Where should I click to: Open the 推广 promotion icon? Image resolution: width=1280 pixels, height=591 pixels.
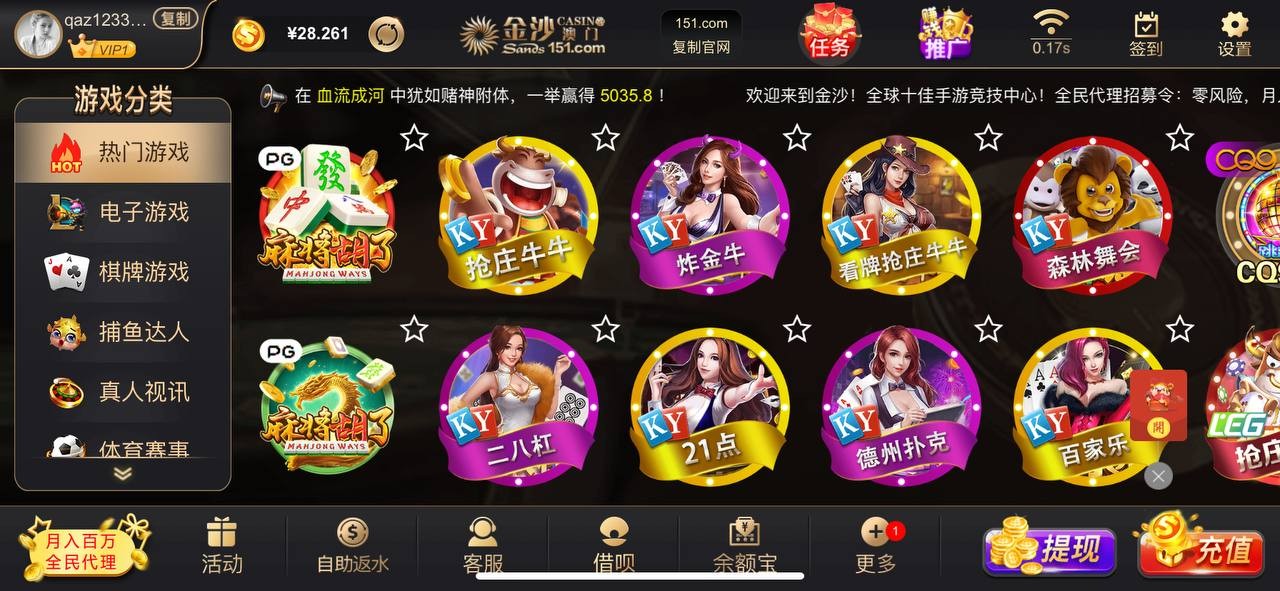pos(945,33)
